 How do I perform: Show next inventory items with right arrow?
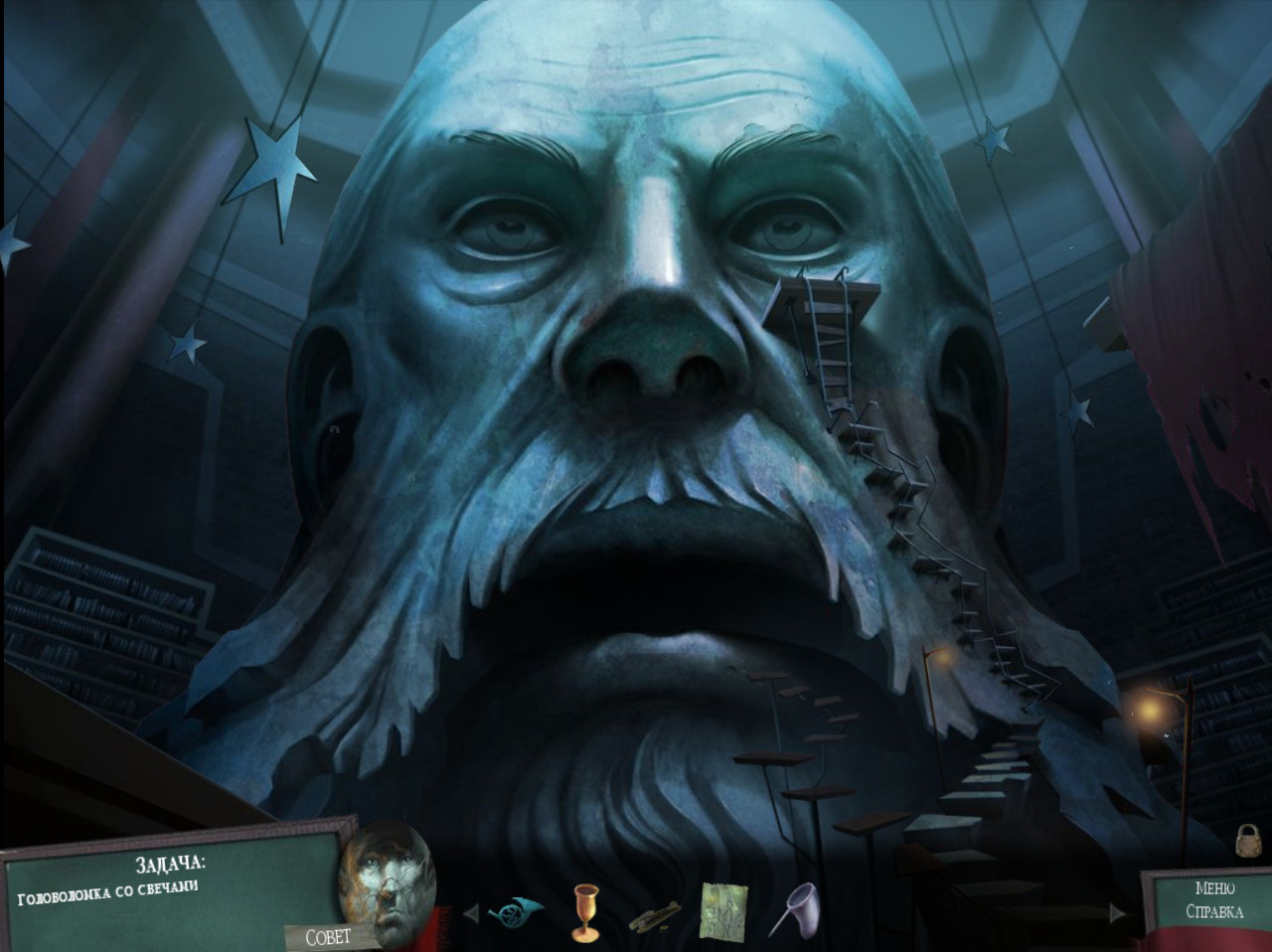coord(1118,912)
